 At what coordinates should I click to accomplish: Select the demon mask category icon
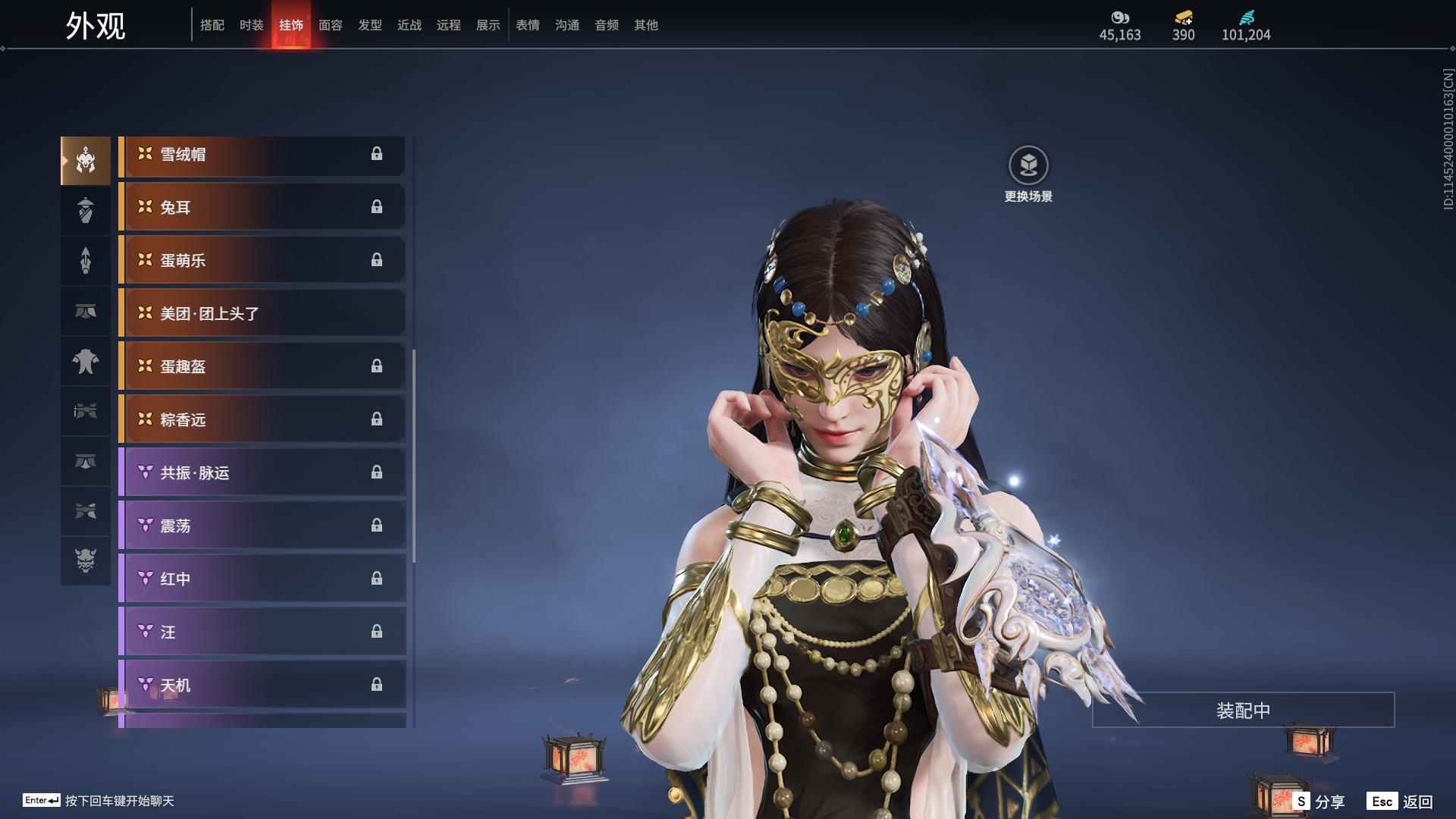click(86, 560)
